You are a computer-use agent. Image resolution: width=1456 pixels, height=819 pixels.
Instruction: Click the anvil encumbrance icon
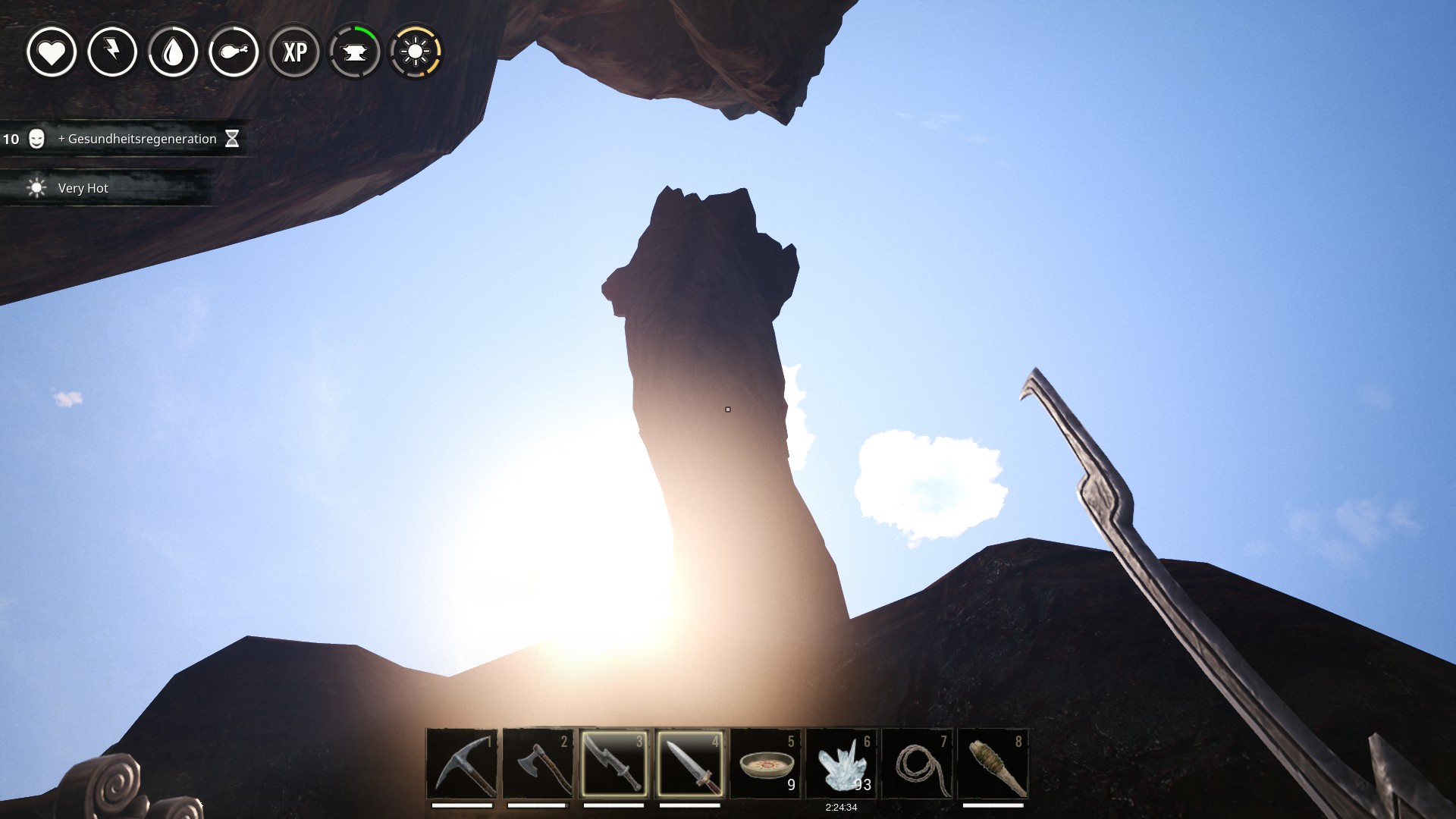pyautogui.click(x=355, y=52)
